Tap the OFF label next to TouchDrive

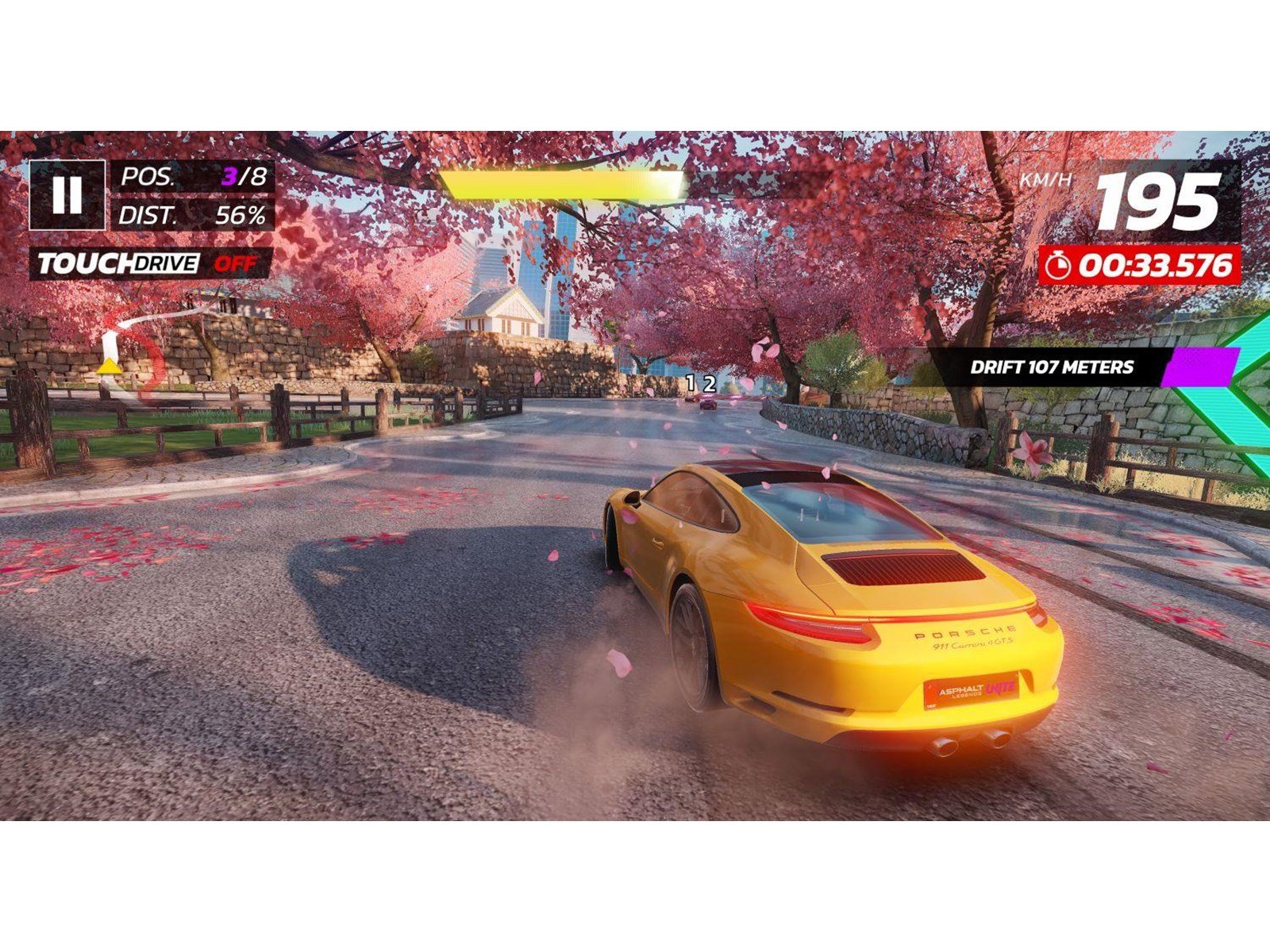click(234, 262)
